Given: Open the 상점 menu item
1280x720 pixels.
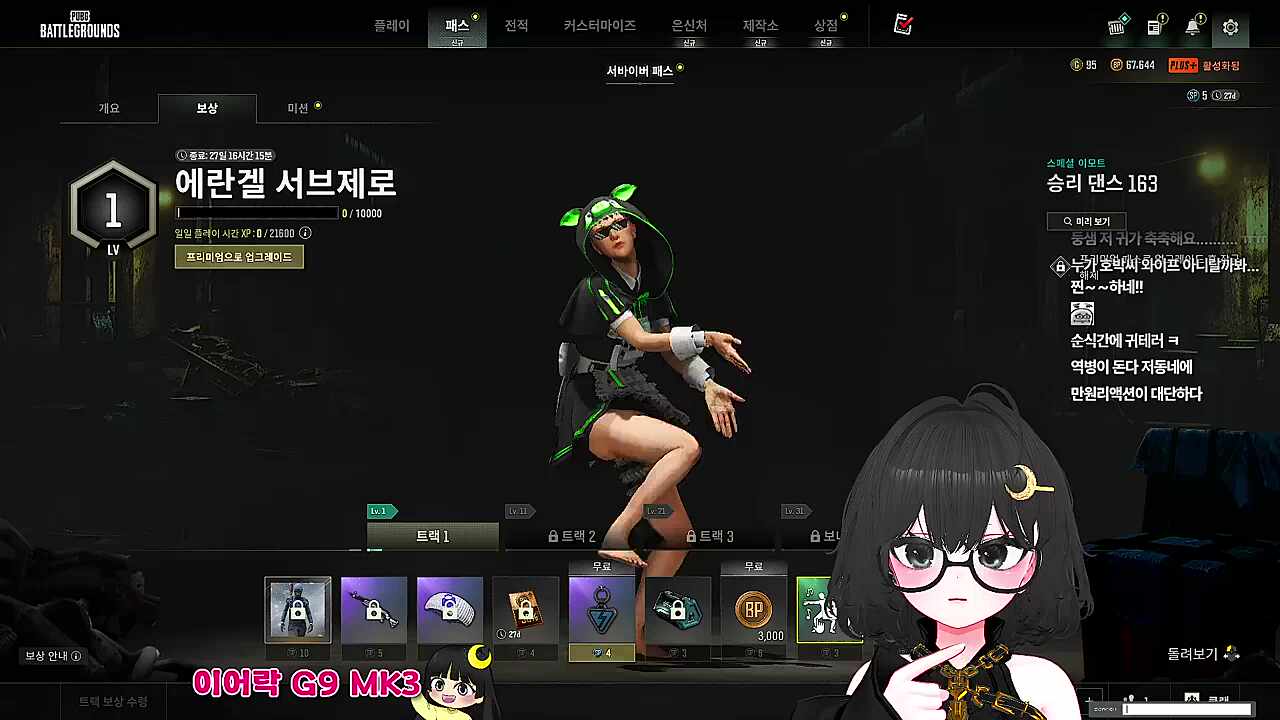Looking at the screenshot, I should [826, 26].
